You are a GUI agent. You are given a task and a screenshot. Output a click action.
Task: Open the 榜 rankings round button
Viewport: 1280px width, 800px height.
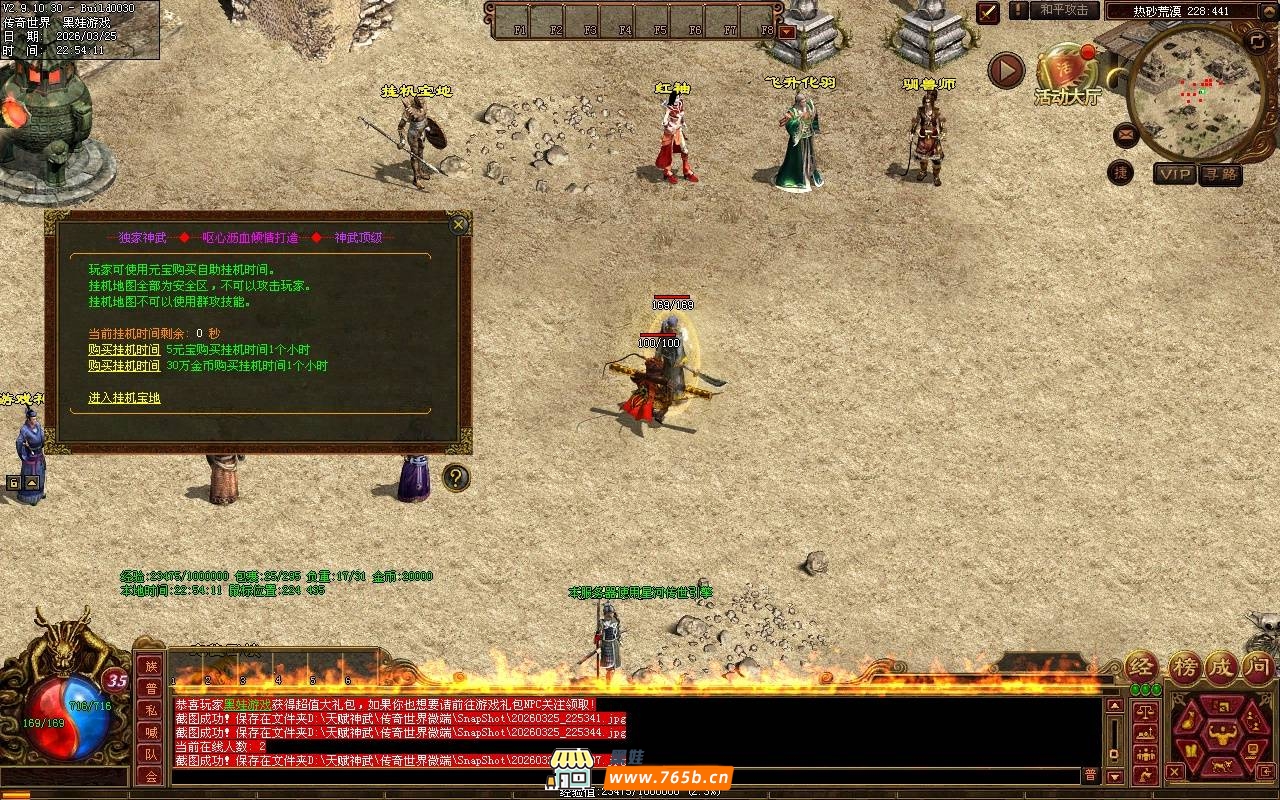pos(1185,667)
